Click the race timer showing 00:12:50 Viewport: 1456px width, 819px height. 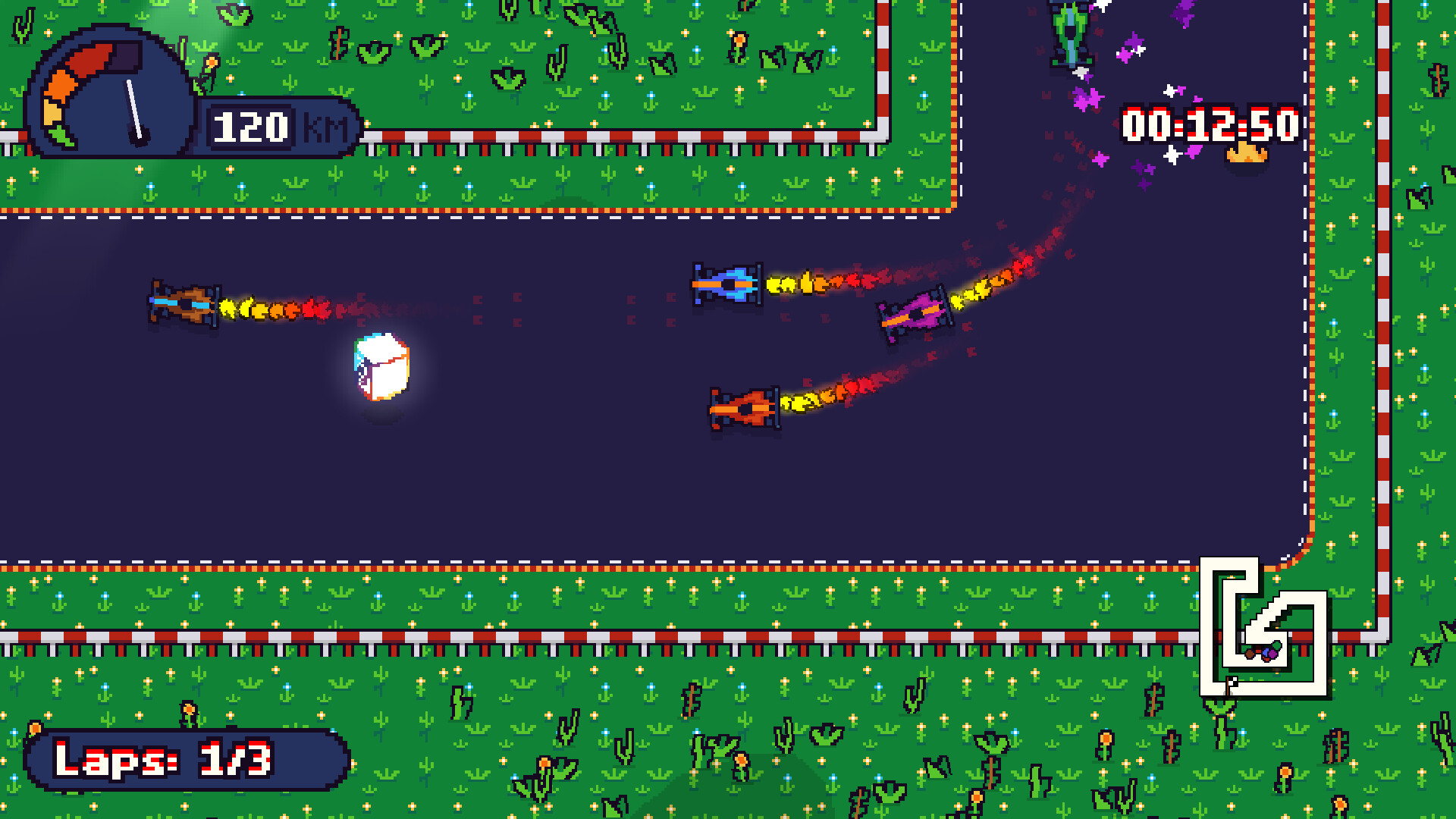pyautogui.click(x=1210, y=125)
